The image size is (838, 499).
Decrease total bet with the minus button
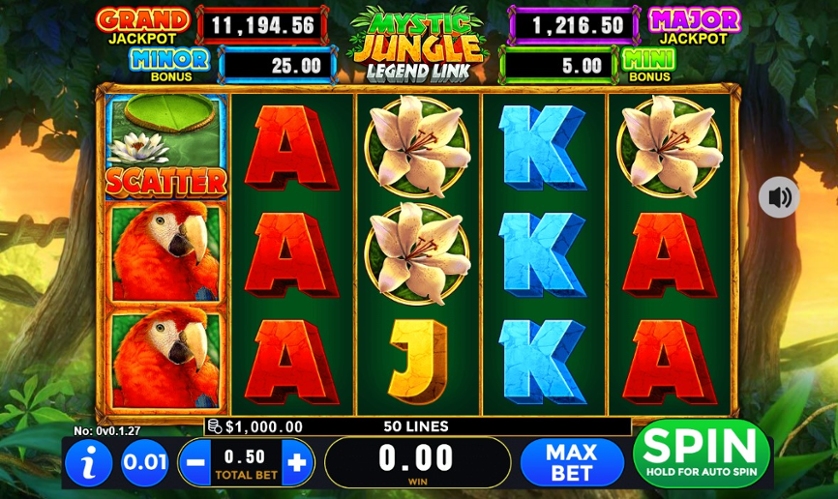pyautogui.click(x=194, y=463)
